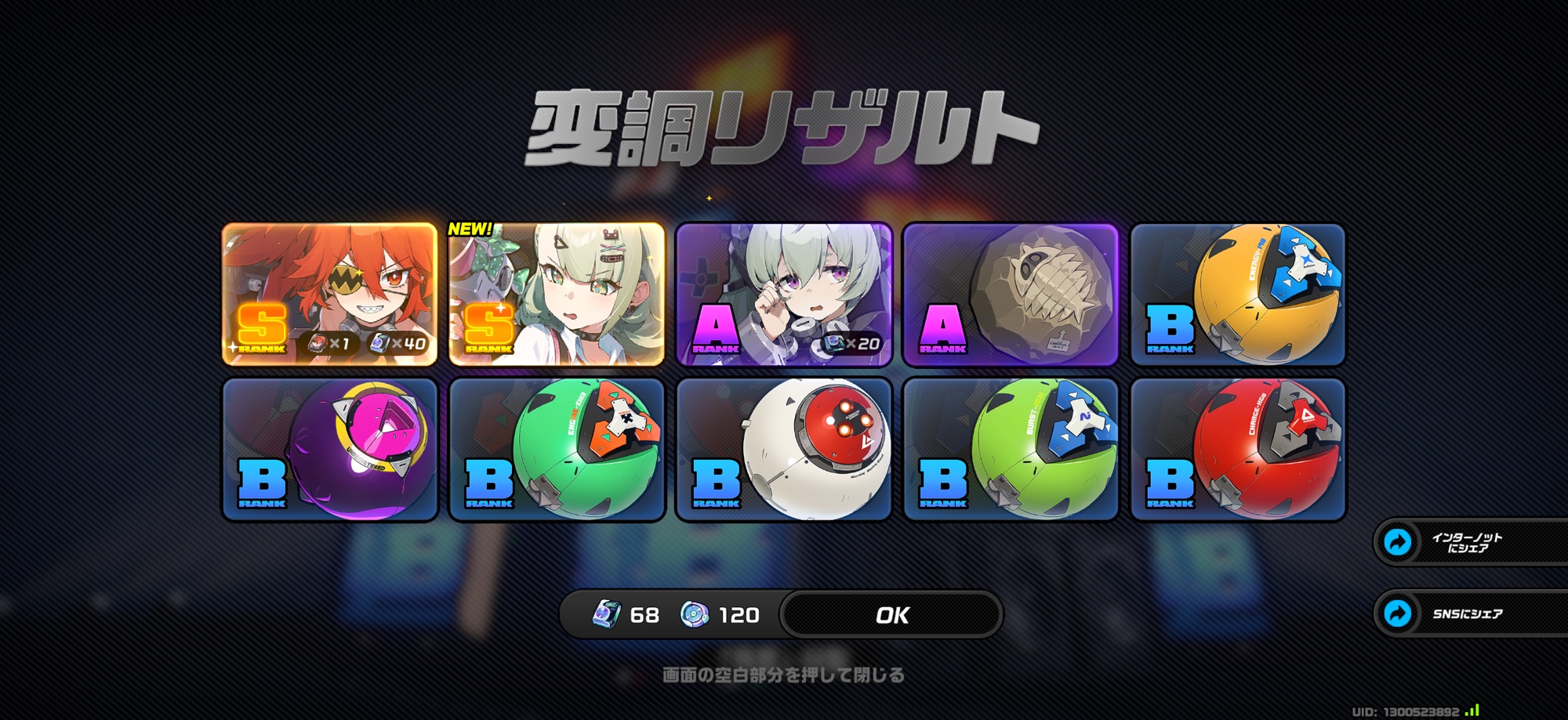
Task: Open the white and red B-rank W-Engine
Action: (783, 450)
